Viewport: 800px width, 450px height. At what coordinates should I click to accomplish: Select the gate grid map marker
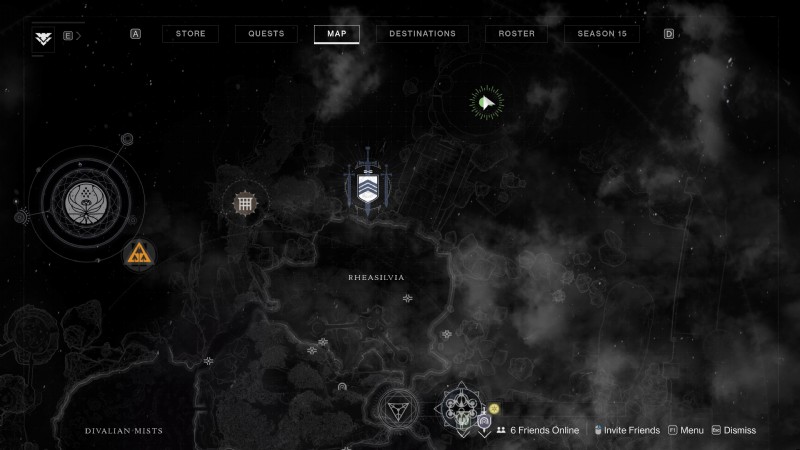pyautogui.click(x=243, y=204)
